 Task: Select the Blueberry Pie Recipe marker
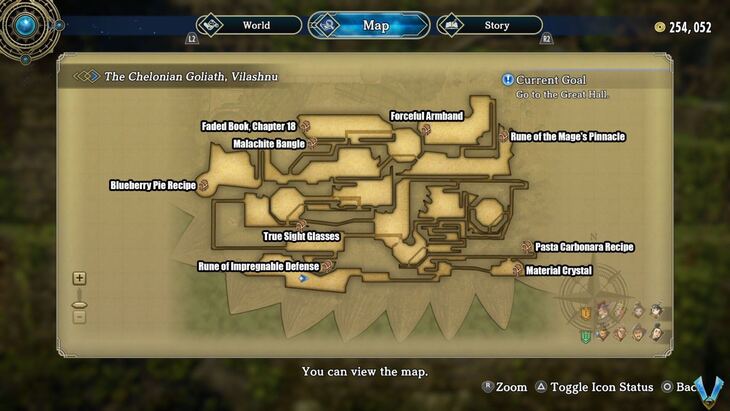203,185
